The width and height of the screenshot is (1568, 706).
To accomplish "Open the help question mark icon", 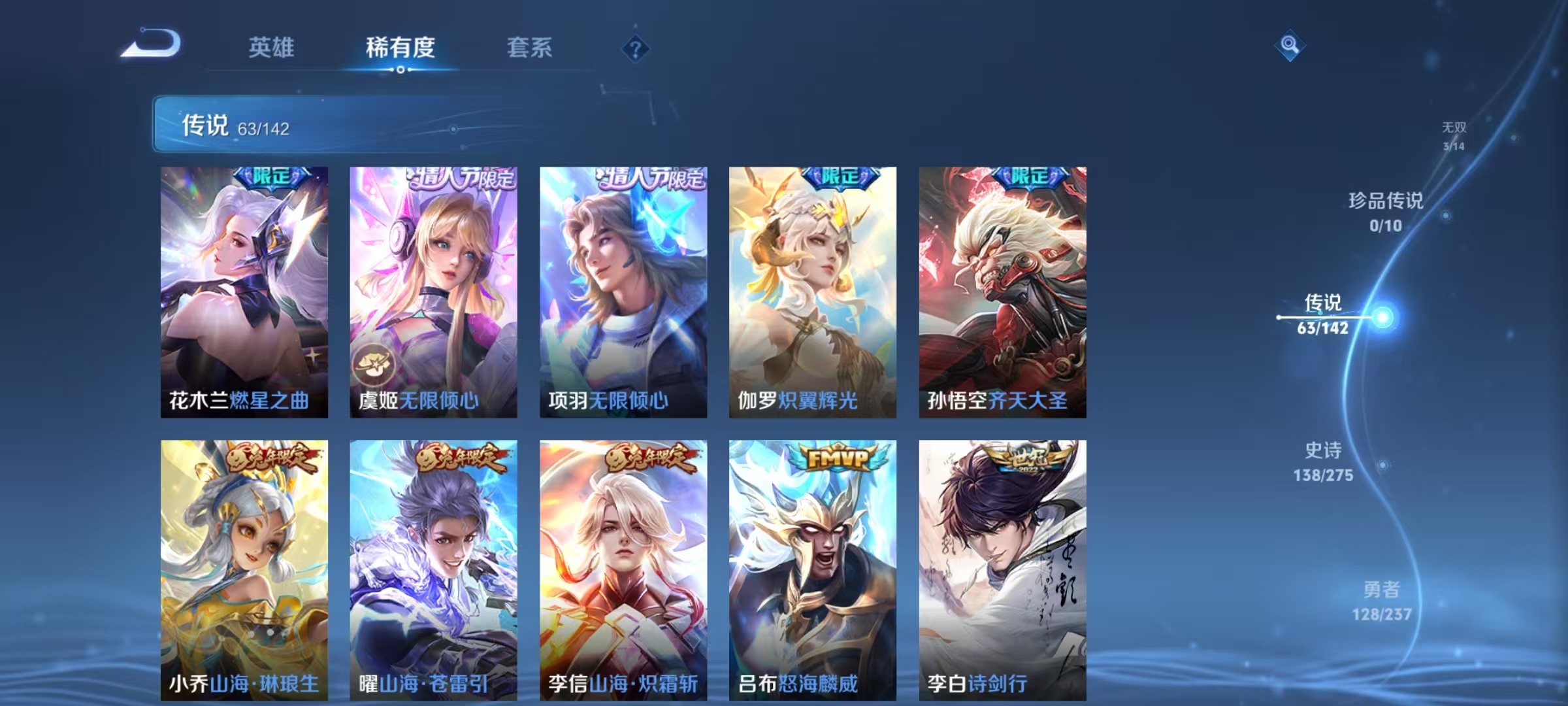I will [x=636, y=47].
